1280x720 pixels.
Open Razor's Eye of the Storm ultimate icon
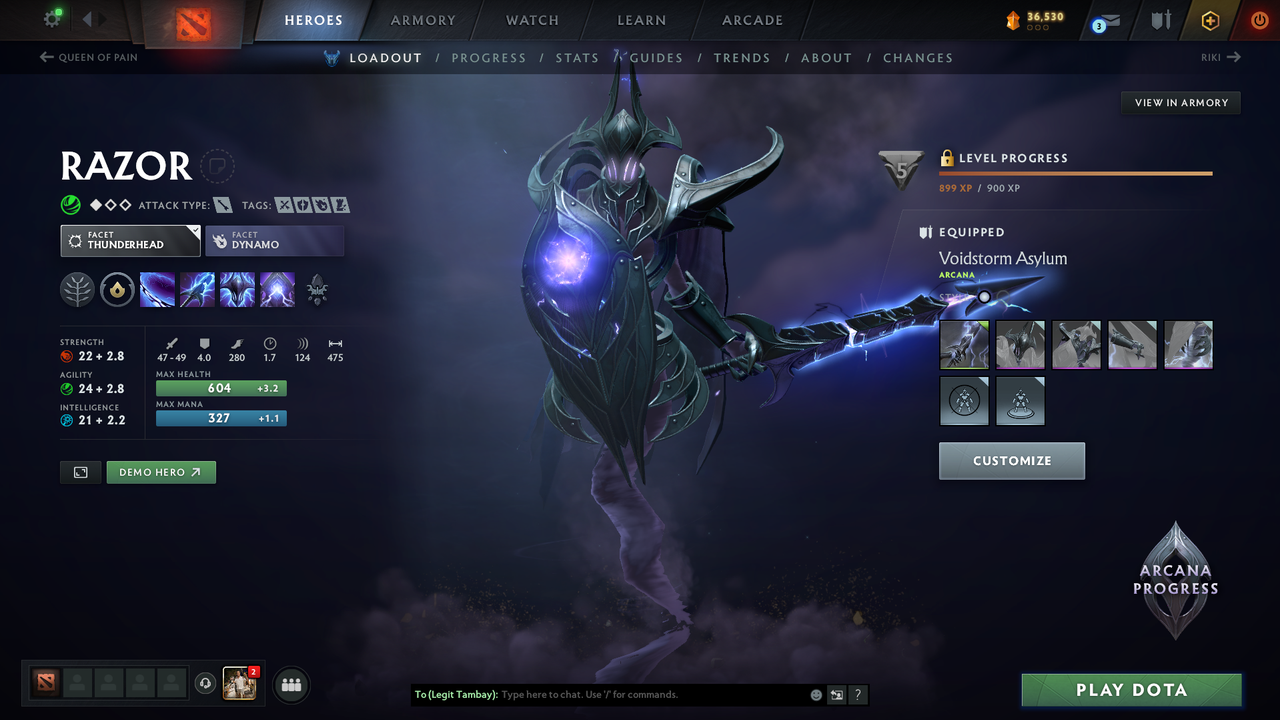coord(277,290)
